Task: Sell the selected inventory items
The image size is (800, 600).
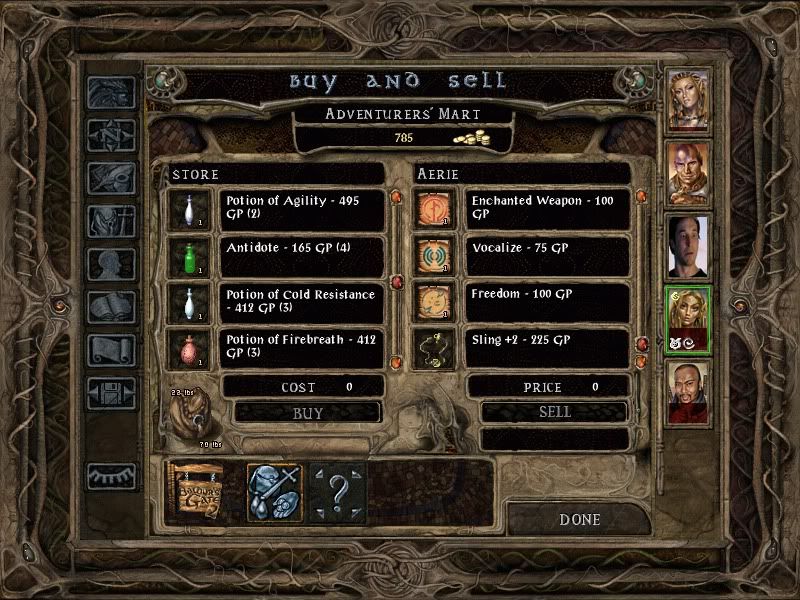Action: 554,411
